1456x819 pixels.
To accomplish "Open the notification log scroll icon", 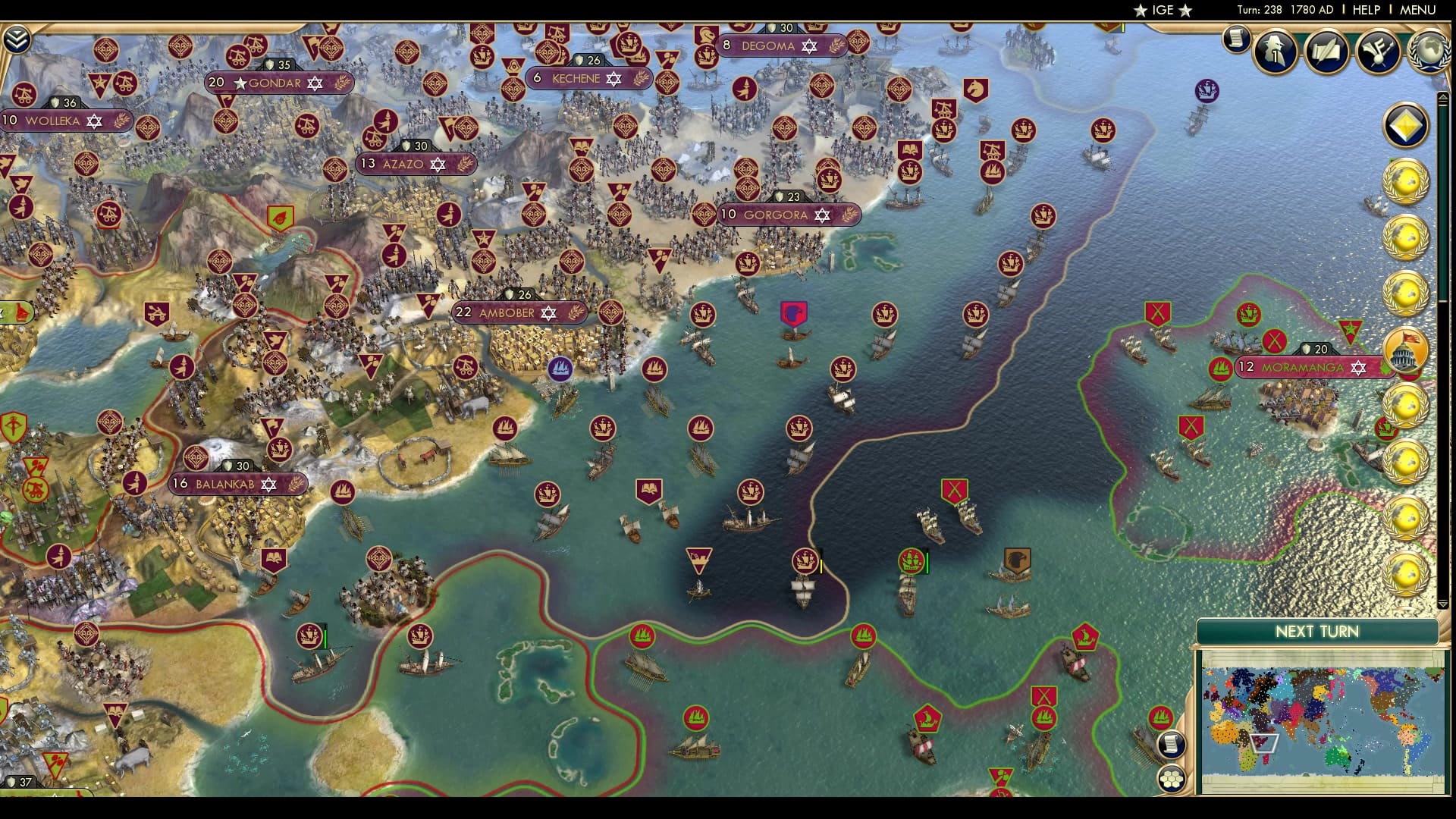I will (1236, 39).
